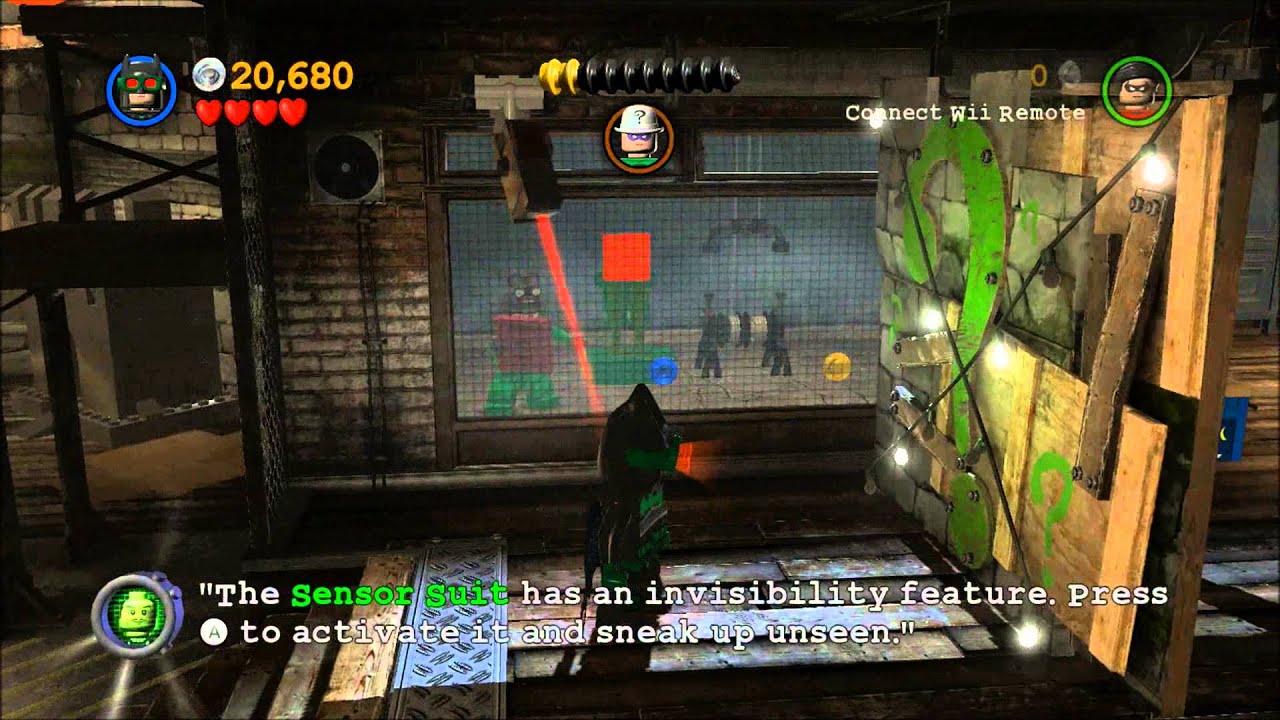Screen dimensions: 1280x720
Task: Click the Lex Luthor portrait beside the subtitle
Action: [137, 612]
